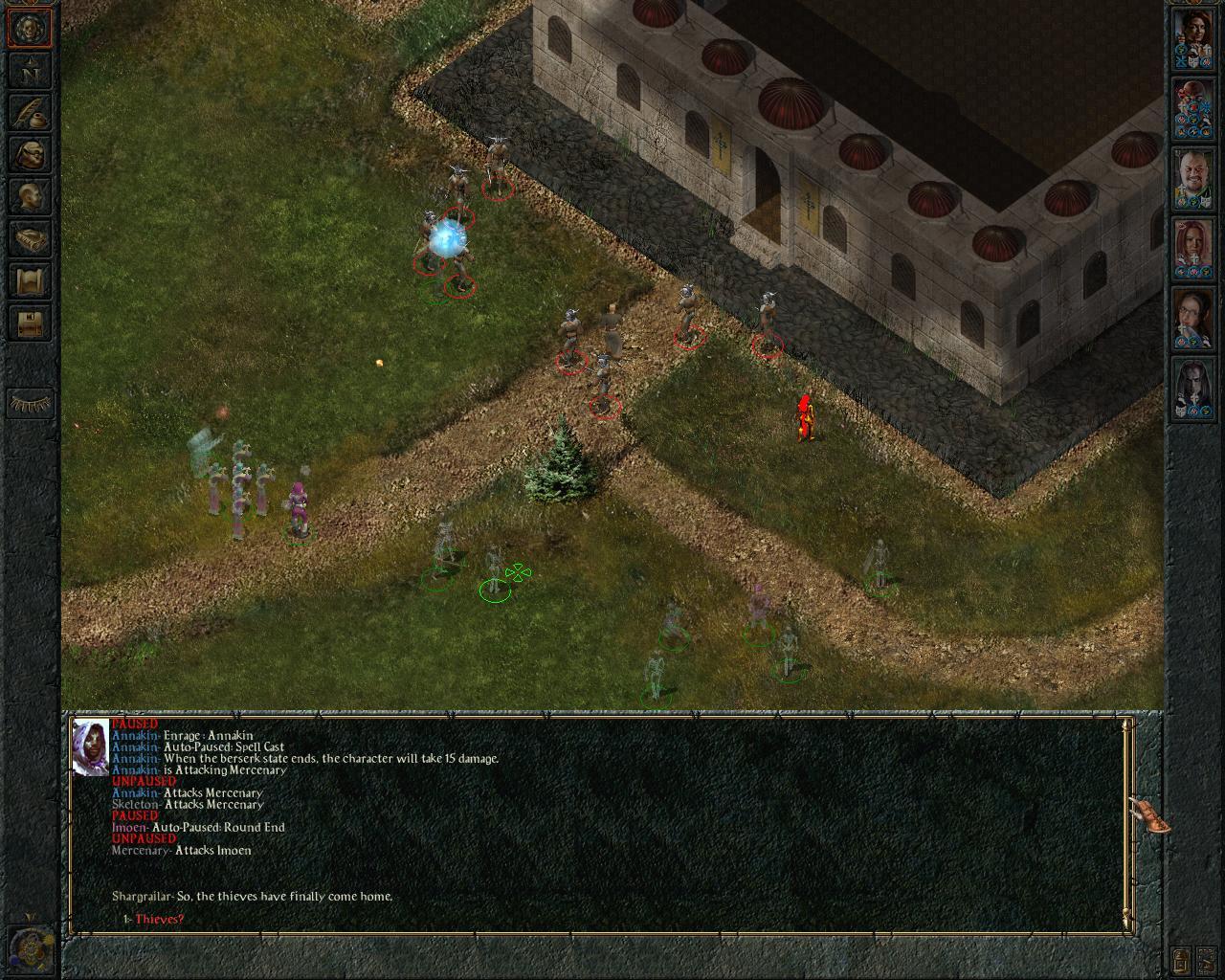
Task: Open the mage spellbook via the book icon
Action: coord(30,239)
